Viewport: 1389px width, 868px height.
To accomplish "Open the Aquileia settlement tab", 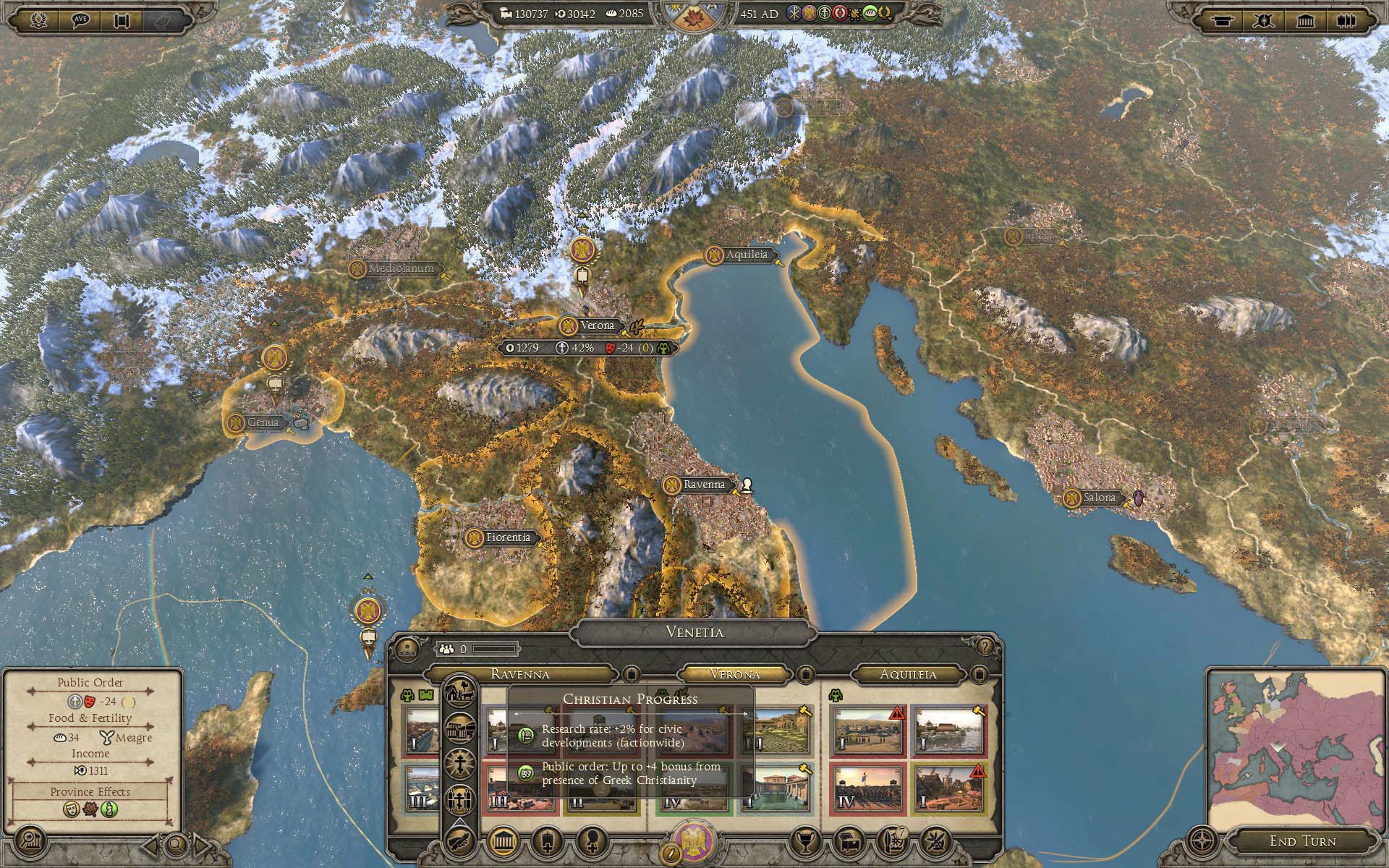I will click(x=908, y=674).
